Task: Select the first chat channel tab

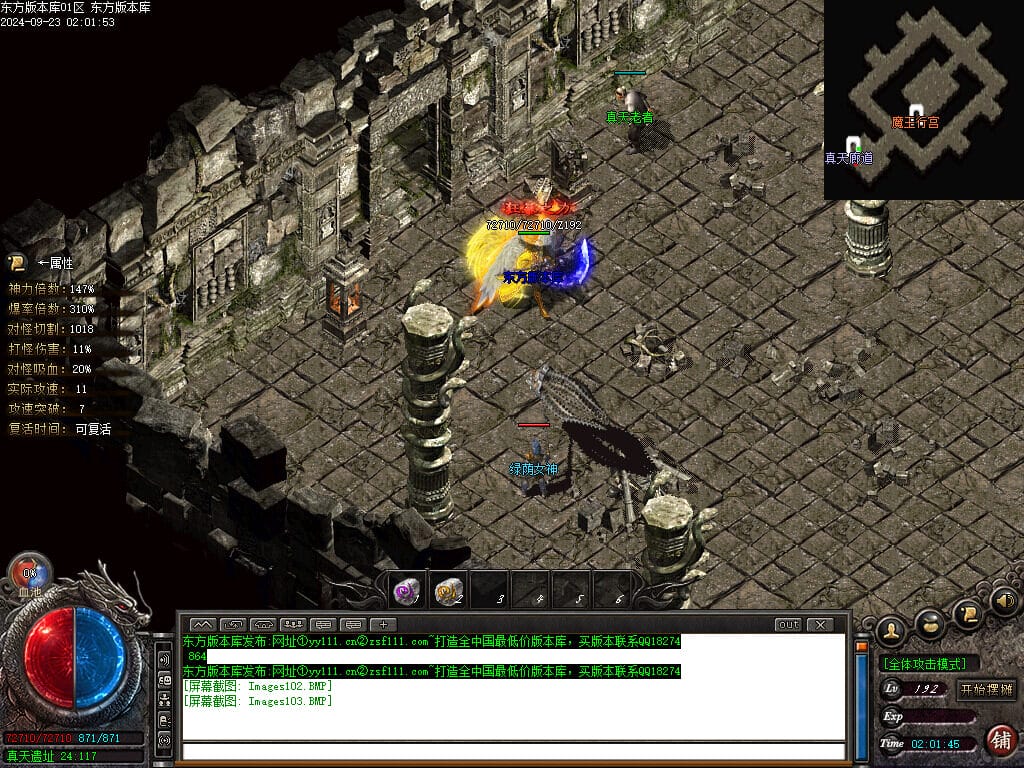Action: [203, 625]
